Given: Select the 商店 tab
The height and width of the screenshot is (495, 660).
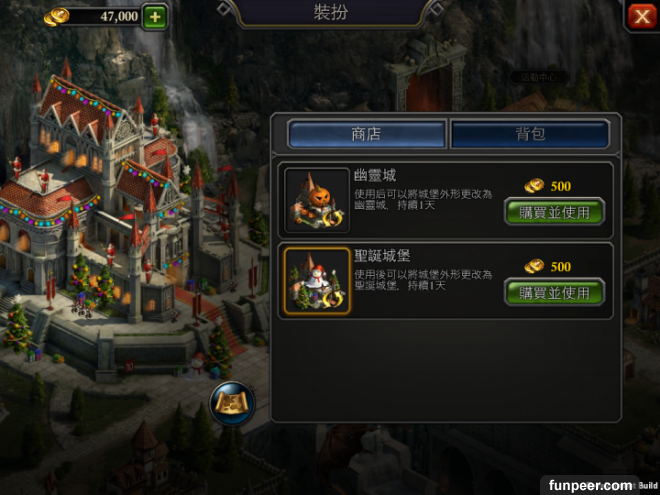Looking at the screenshot, I should click(x=366, y=134).
